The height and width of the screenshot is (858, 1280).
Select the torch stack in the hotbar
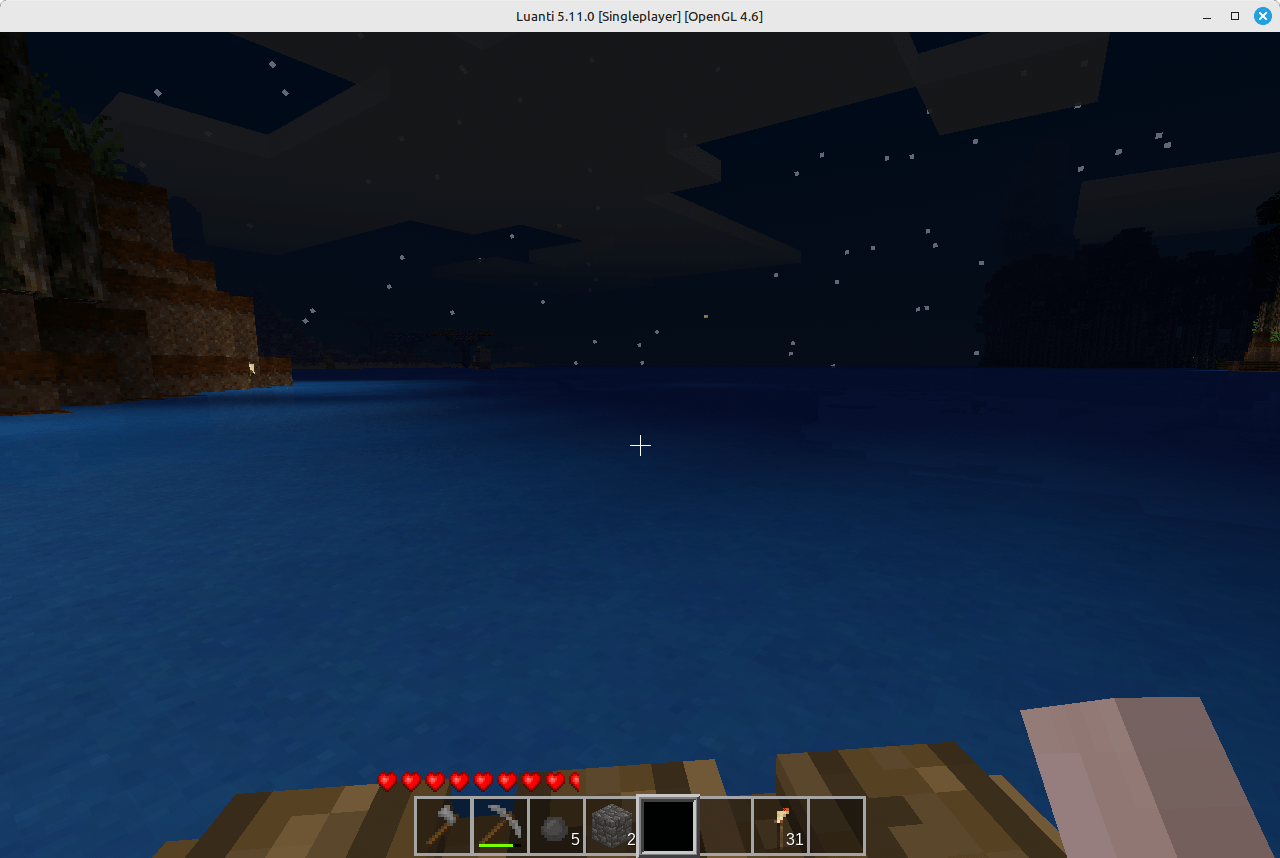click(780, 824)
